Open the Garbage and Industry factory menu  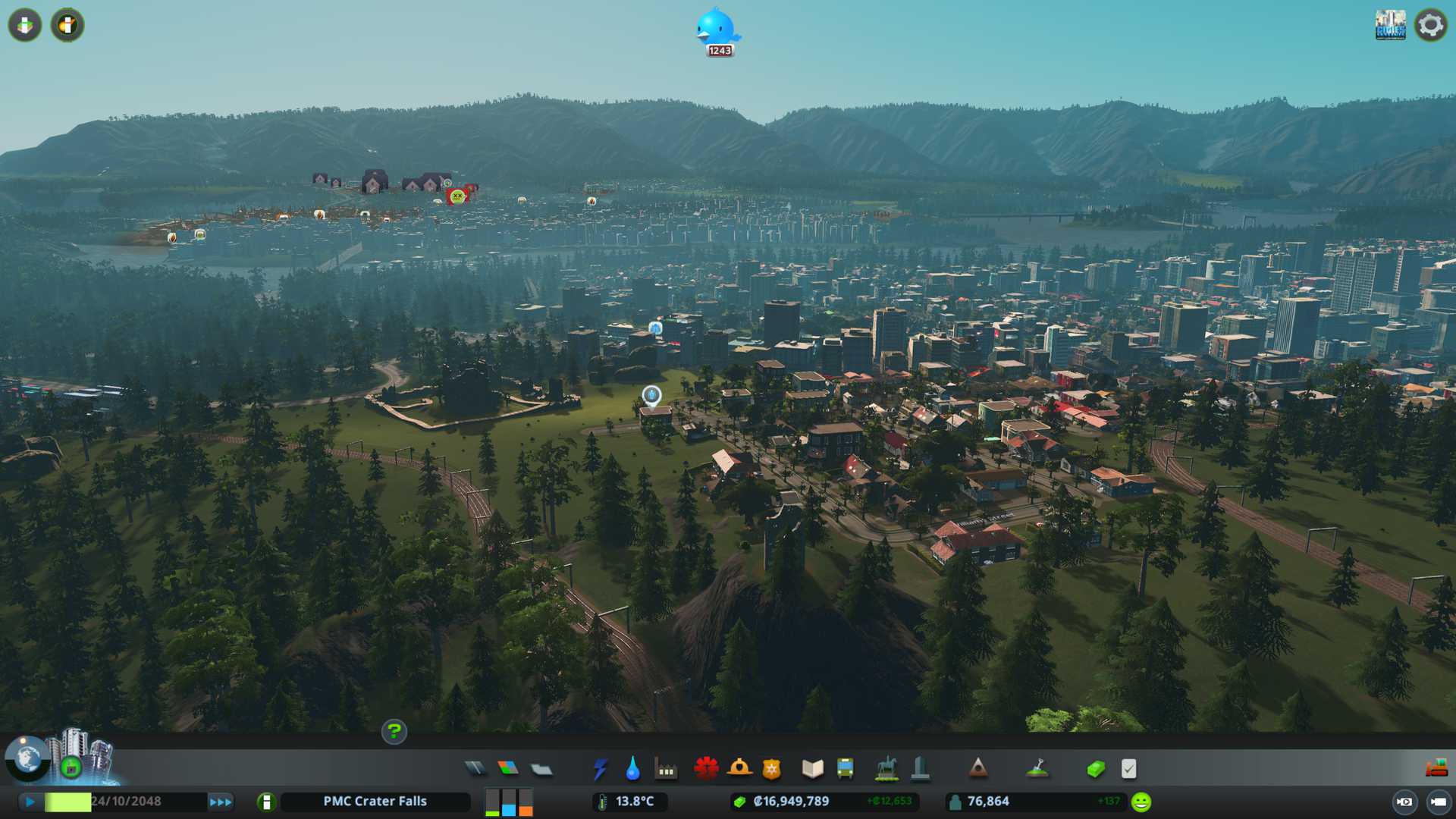666,770
